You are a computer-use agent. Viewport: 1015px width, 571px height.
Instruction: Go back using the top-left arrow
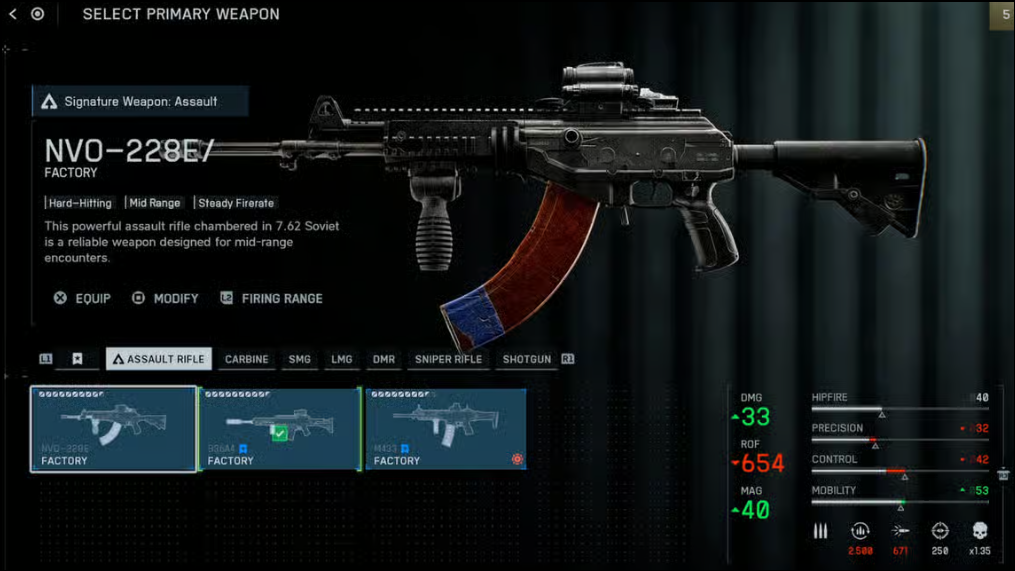point(13,14)
